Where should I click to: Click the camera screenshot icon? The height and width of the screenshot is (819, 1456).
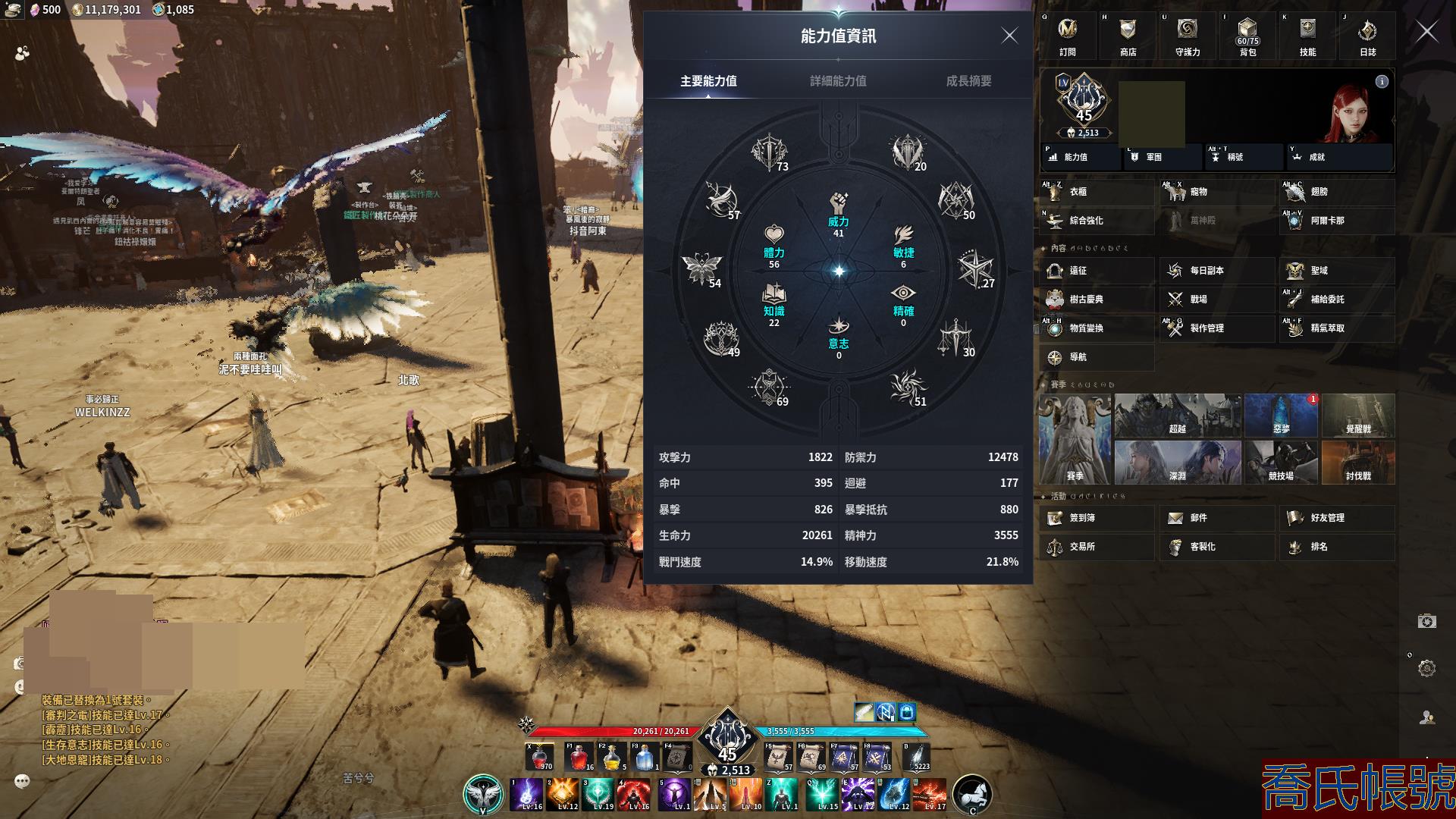point(1426,622)
